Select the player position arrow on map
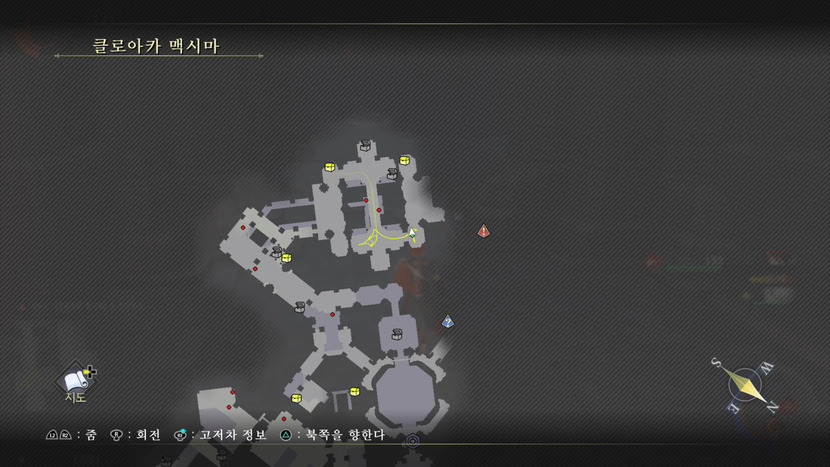The image size is (830, 467). point(412,234)
